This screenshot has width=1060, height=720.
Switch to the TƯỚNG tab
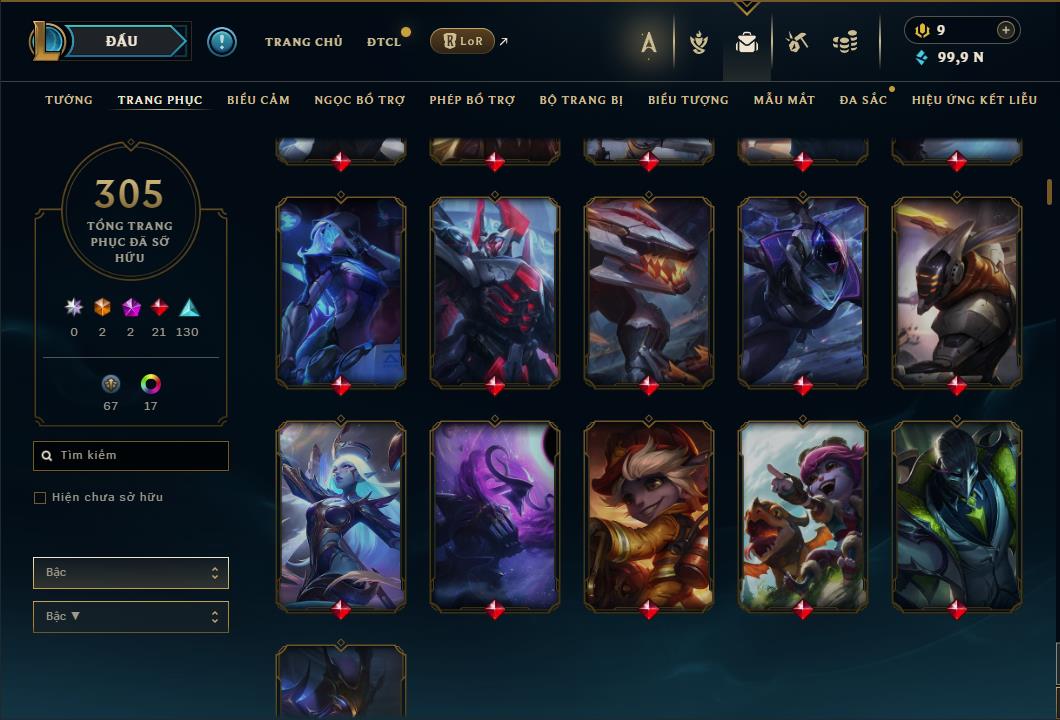(x=69, y=100)
